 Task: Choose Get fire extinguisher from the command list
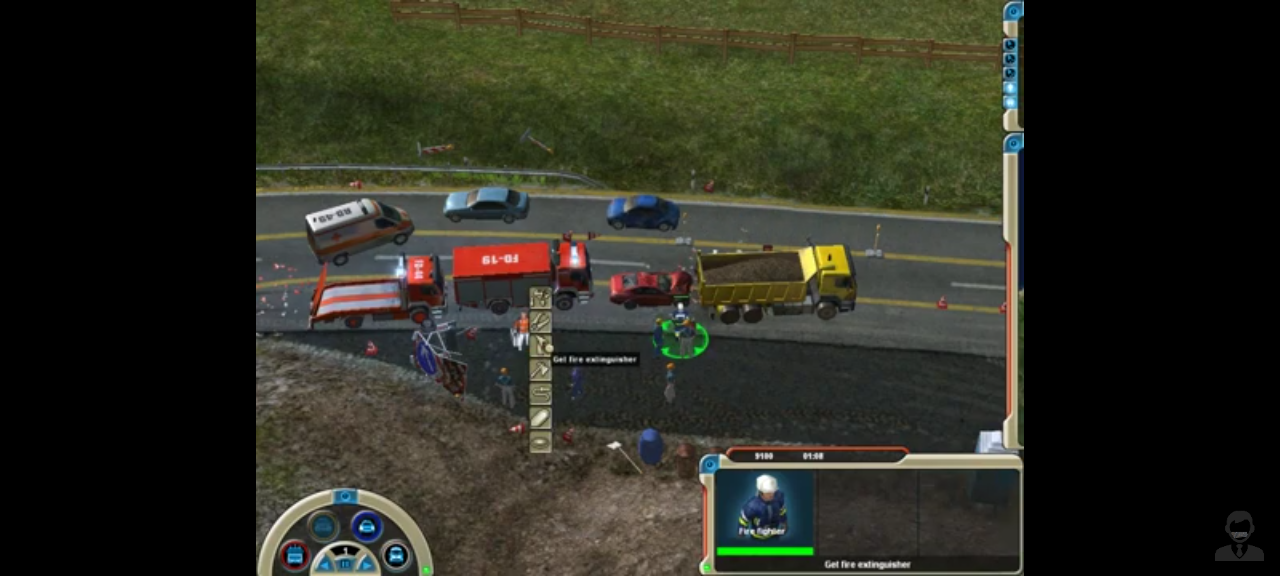[540, 346]
